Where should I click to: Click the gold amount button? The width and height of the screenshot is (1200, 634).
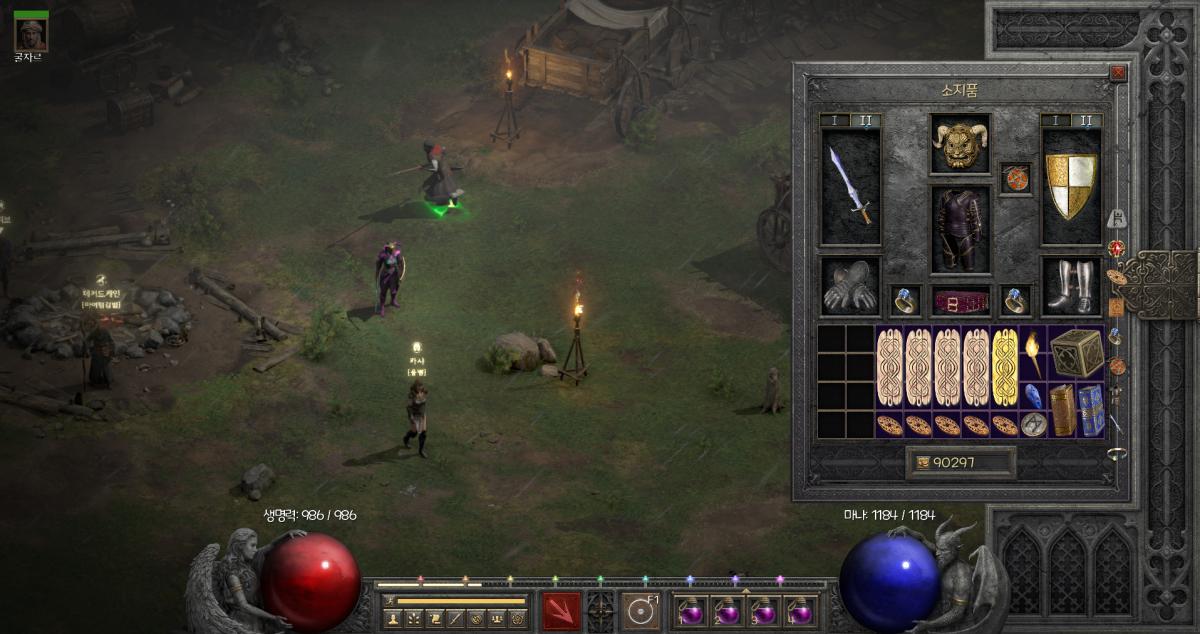pyautogui.click(x=960, y=462)
